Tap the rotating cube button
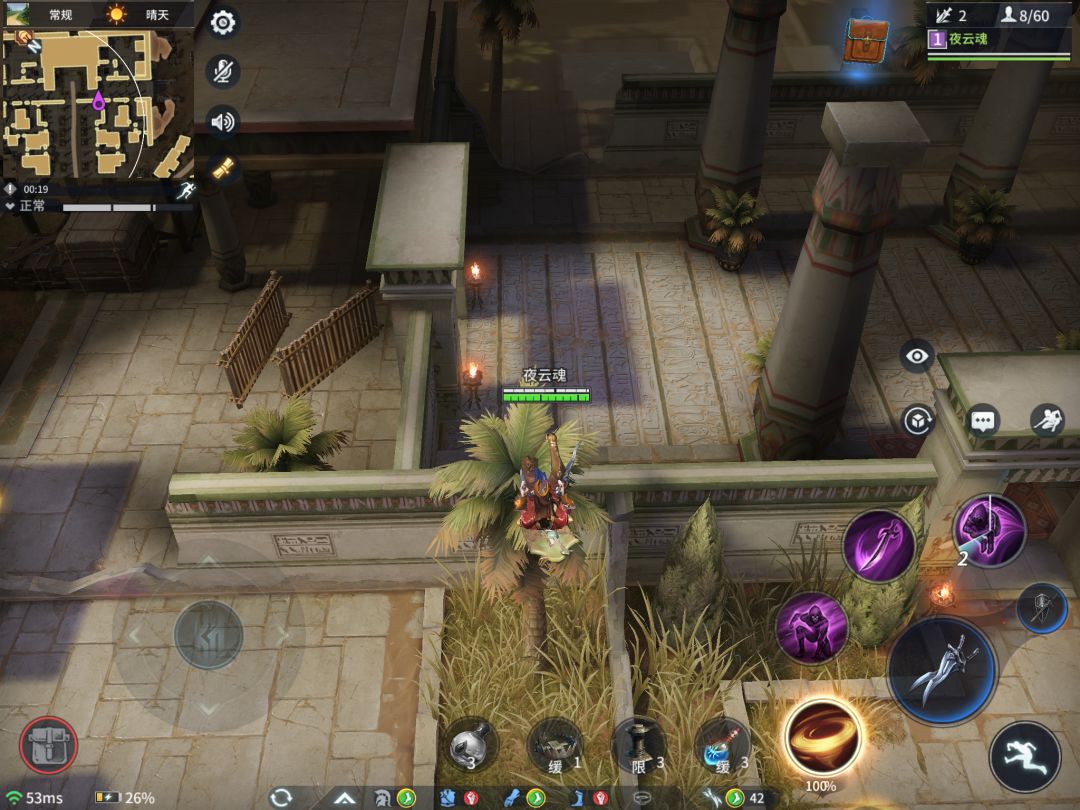Viewport: 1080px width, 810px height. [x=917, y=420]
